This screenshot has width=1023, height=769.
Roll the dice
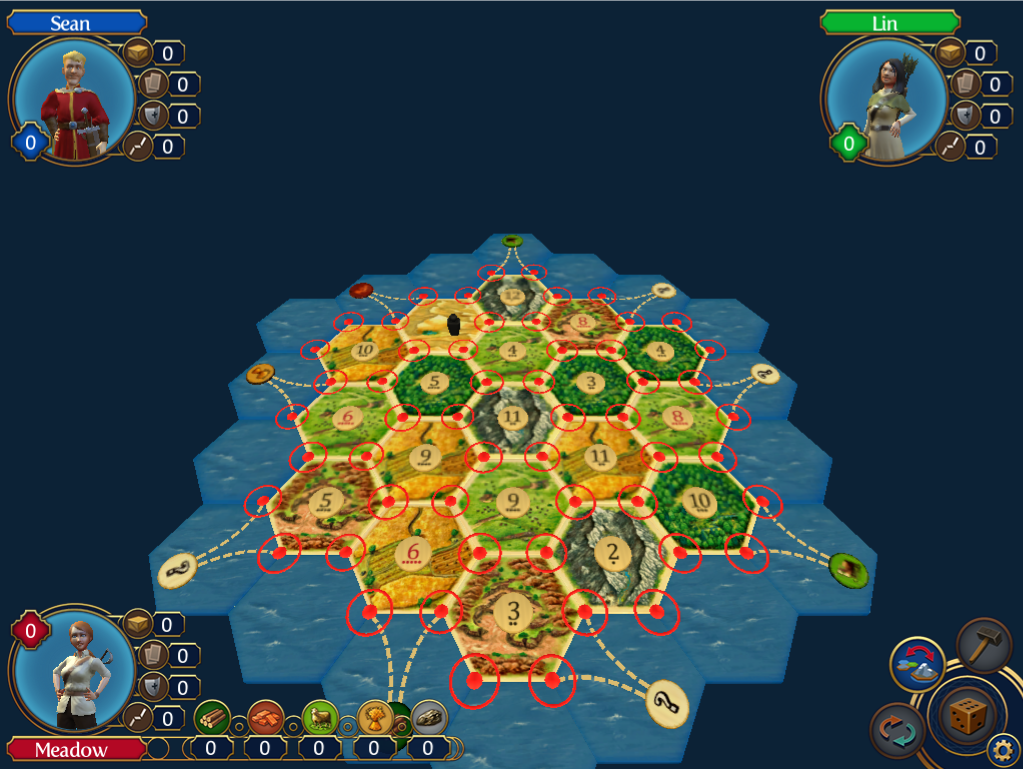965,715
